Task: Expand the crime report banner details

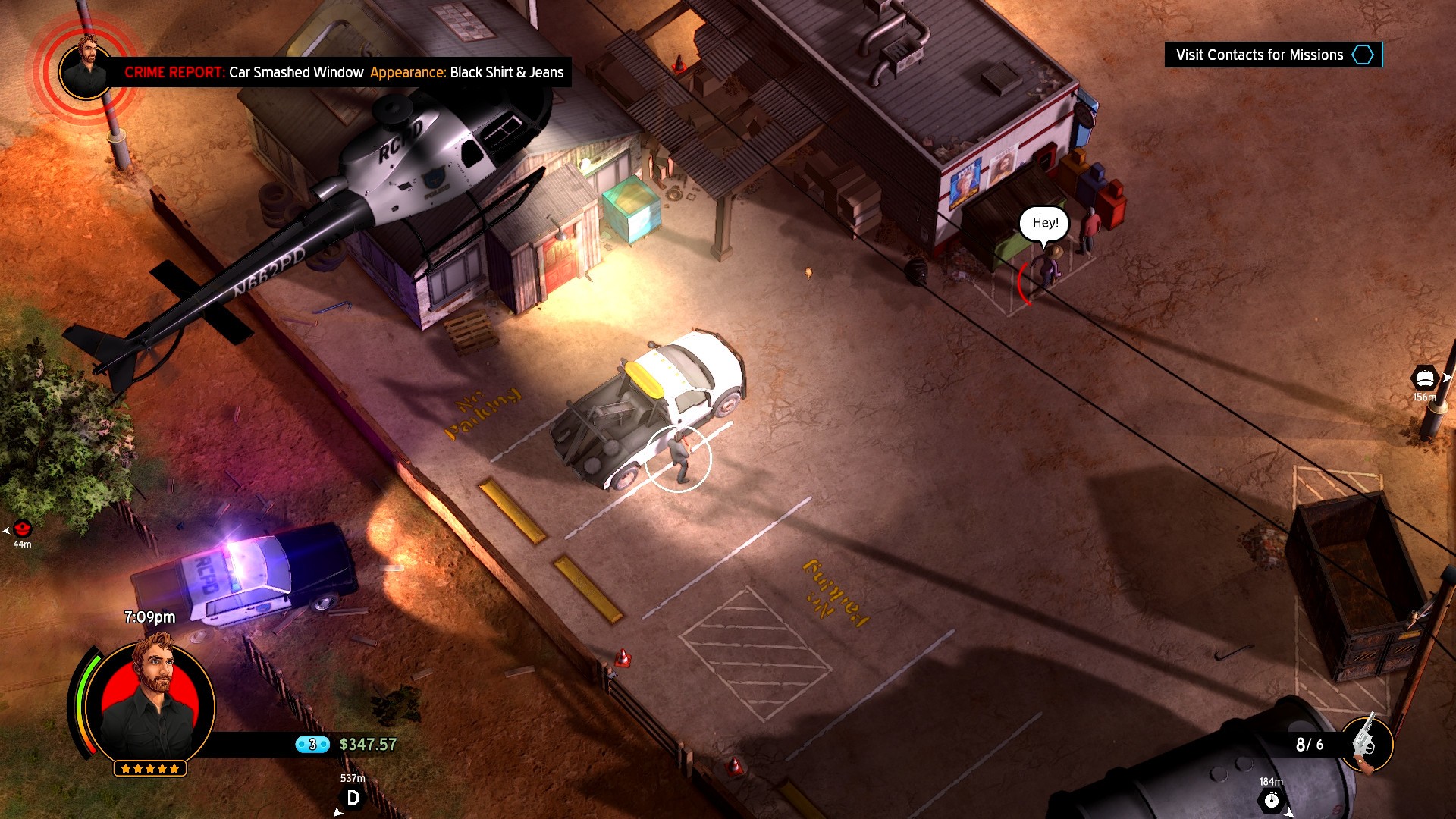Action: click(x=341, y=74)
